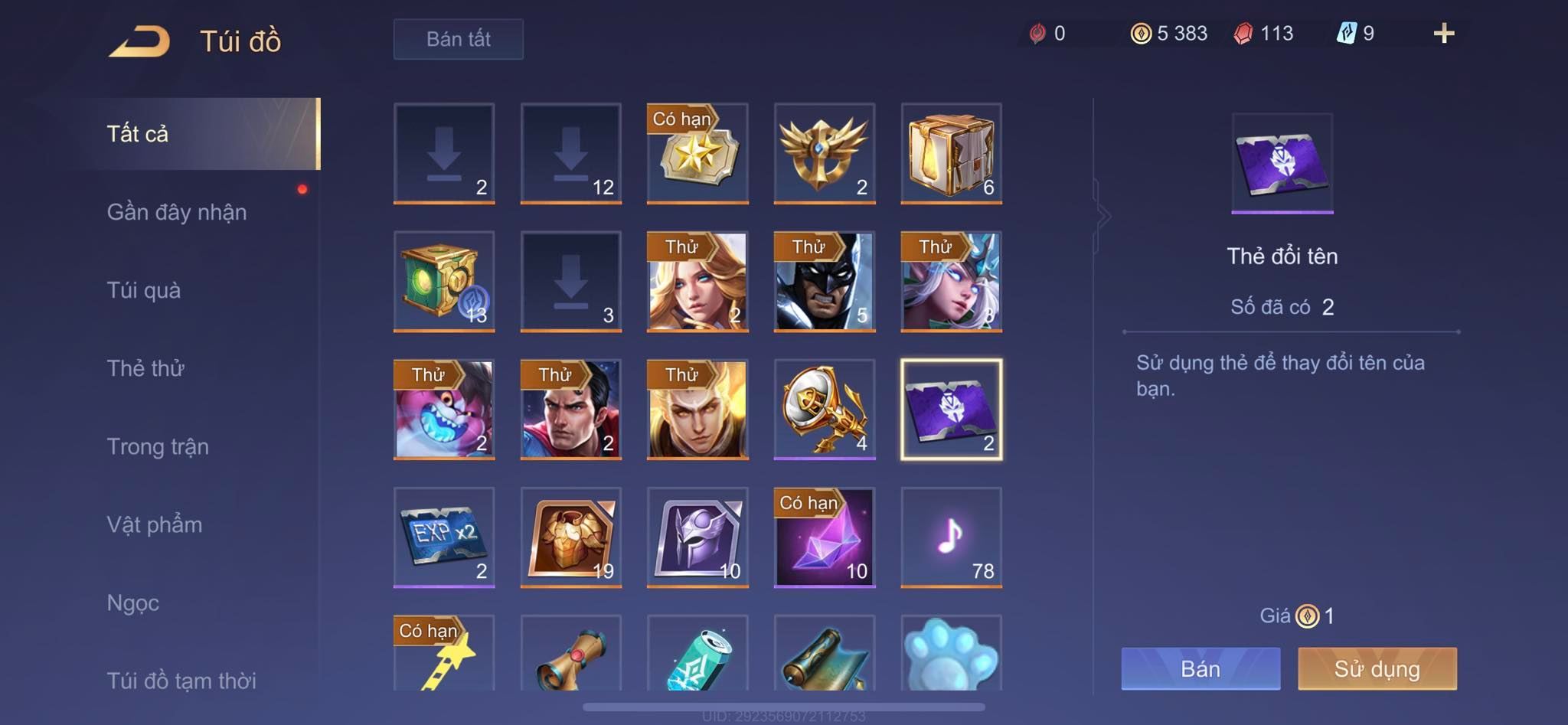Use the item with Sử dụng
Screen dimensions: 1568x725
[1377, 668]
